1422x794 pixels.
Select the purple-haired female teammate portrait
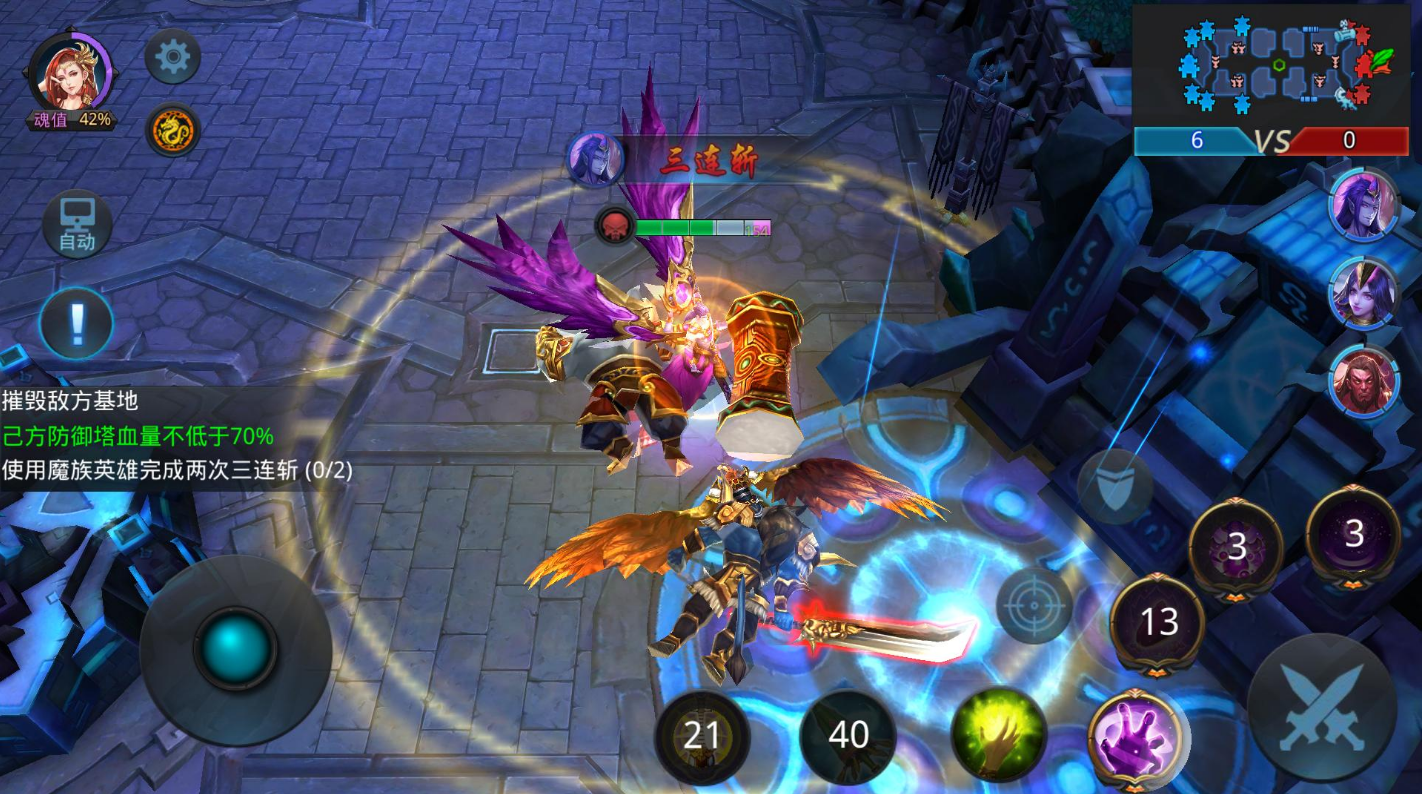click(x=1363, y=294)
